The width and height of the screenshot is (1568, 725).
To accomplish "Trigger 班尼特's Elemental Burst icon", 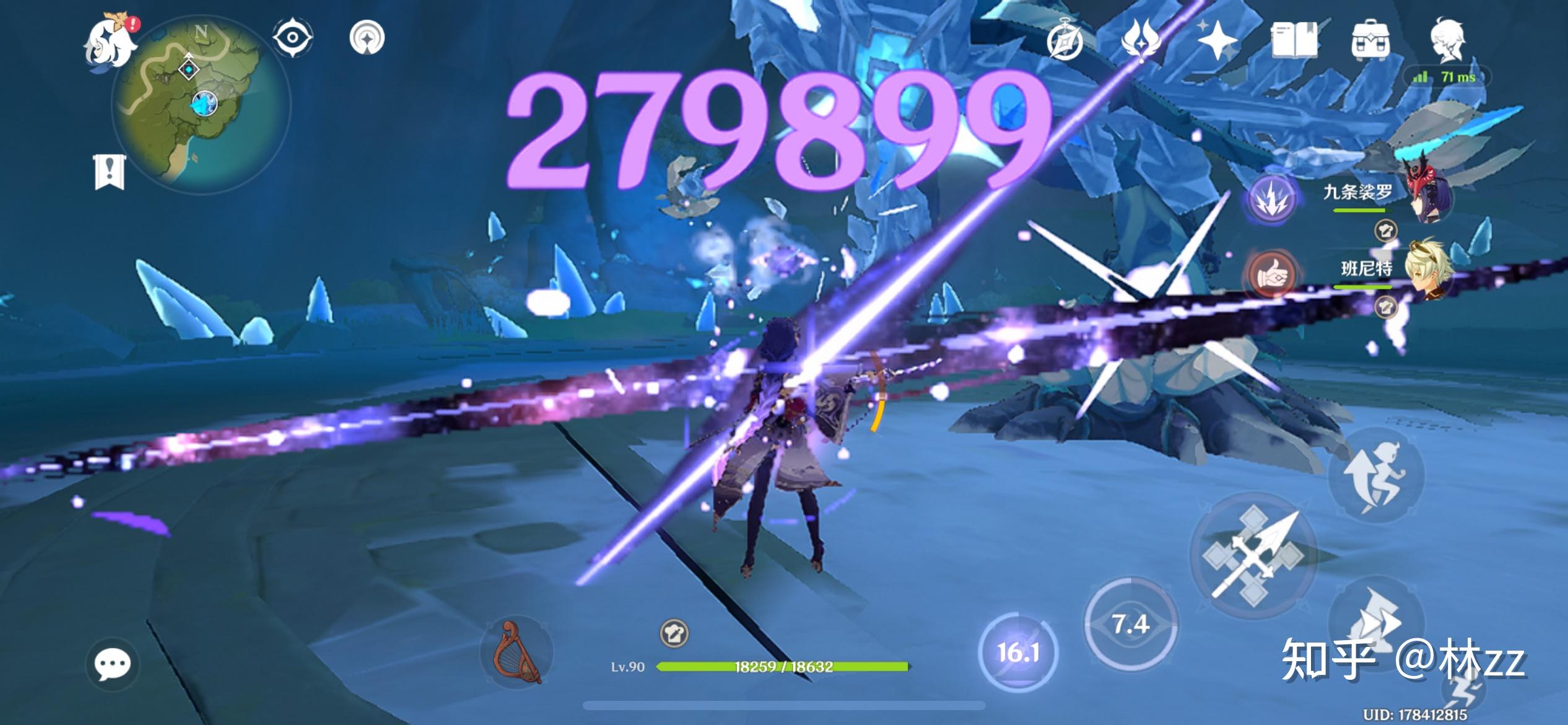I will (x=1271, y=275).
